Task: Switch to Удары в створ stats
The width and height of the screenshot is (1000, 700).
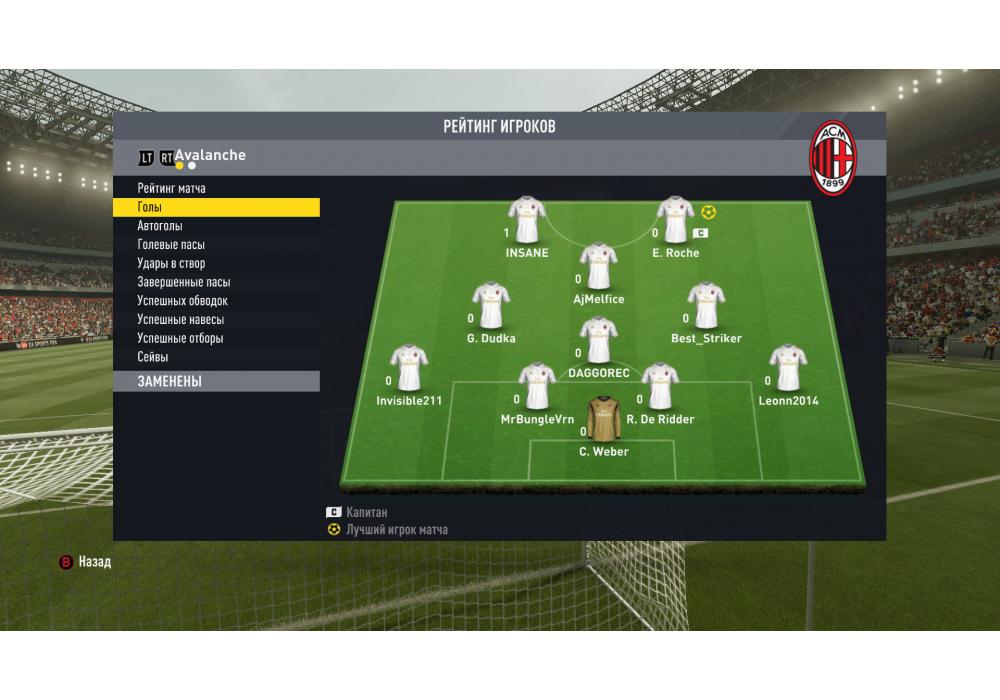Action: tap(171, 264)
